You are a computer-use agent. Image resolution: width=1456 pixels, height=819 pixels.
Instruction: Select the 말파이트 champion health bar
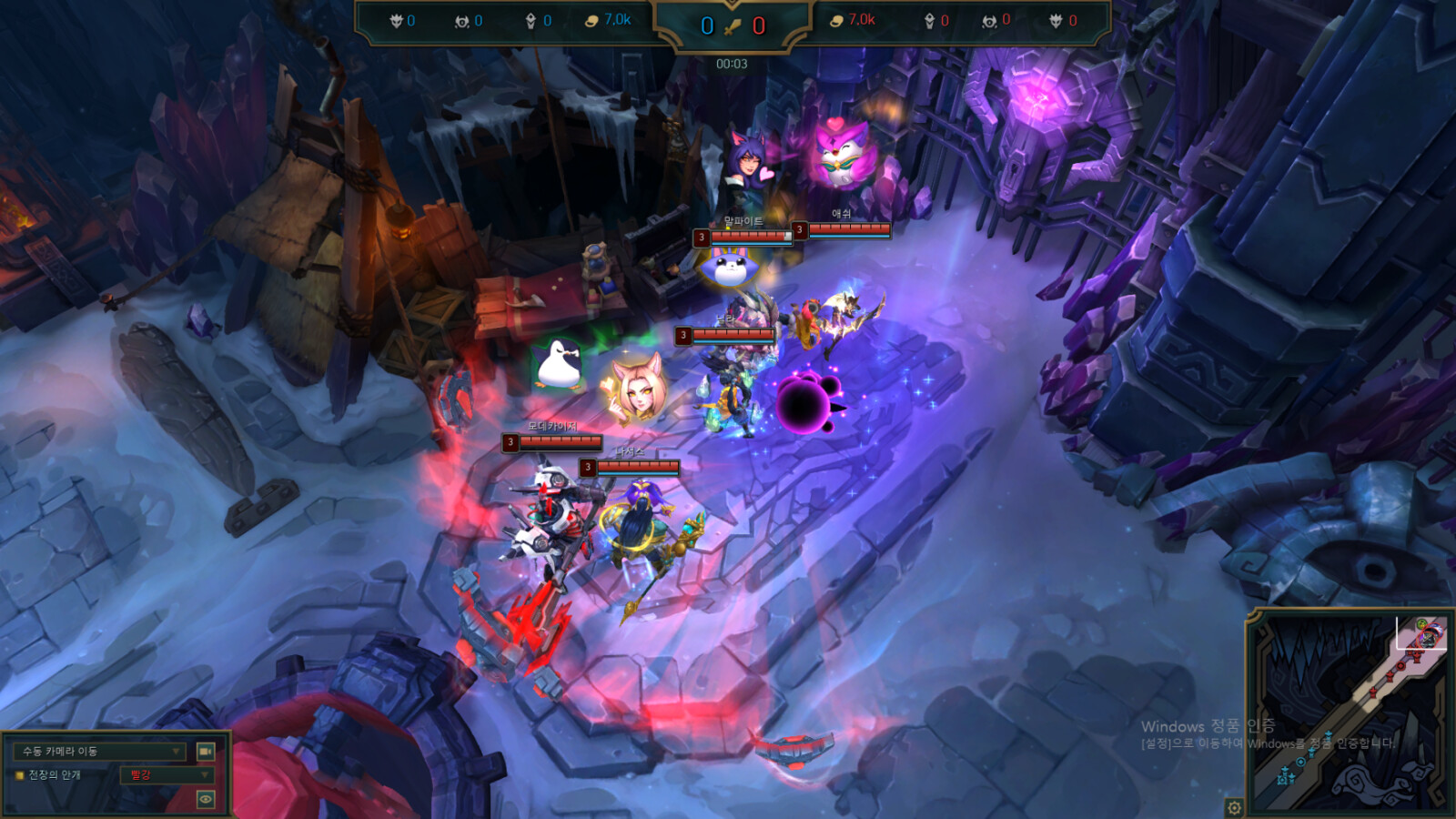click(750, 238)
